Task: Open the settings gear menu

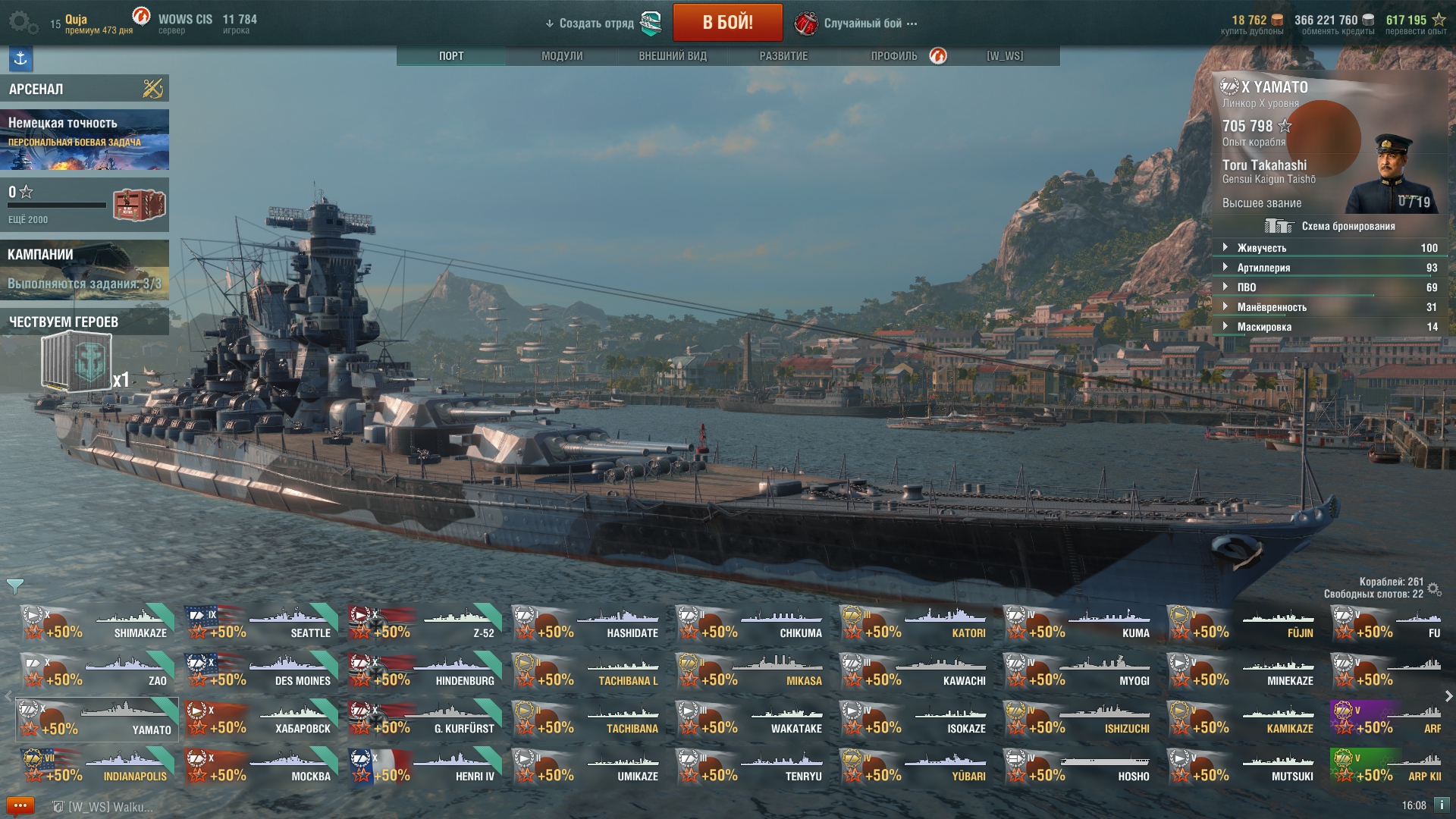Action: [x=22, y=23]
